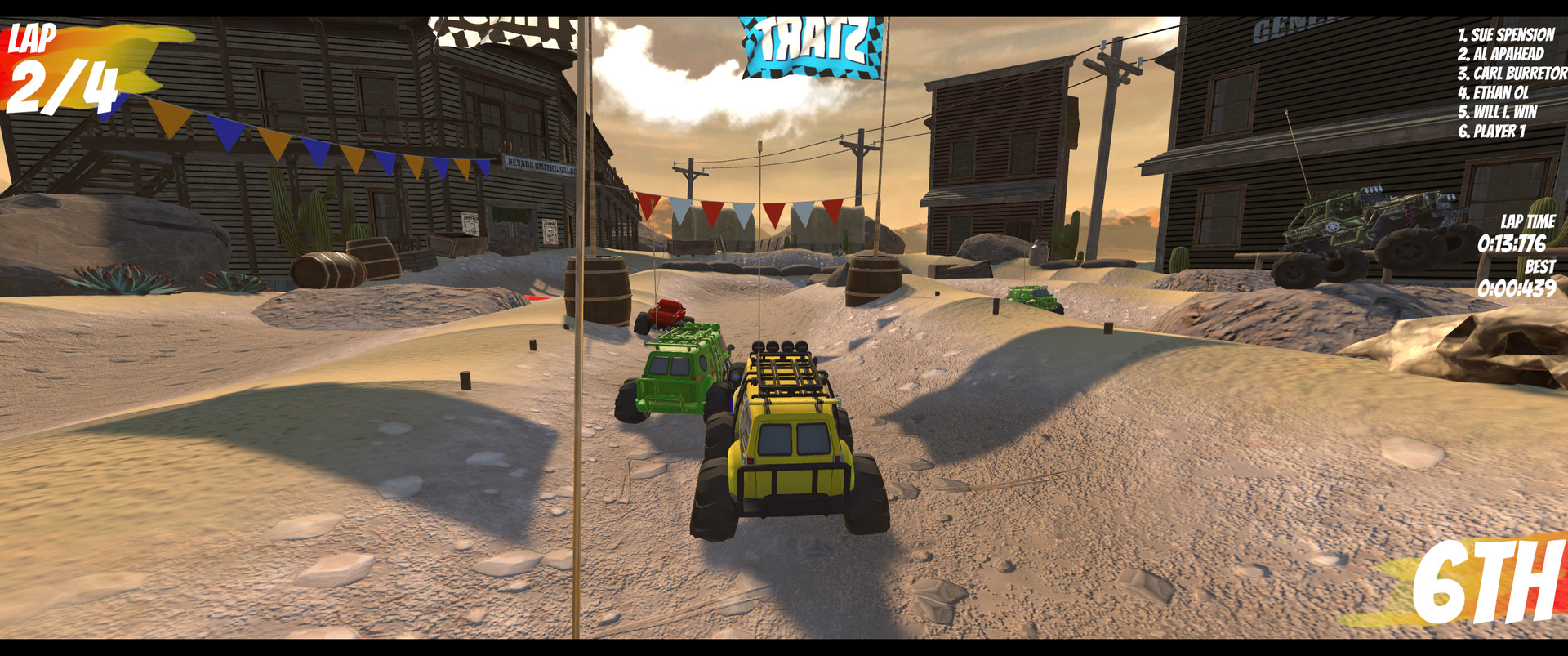The image size is (1568, 656).
Task: Select Player 1 in the standings list
Action: pos(1494,131)
